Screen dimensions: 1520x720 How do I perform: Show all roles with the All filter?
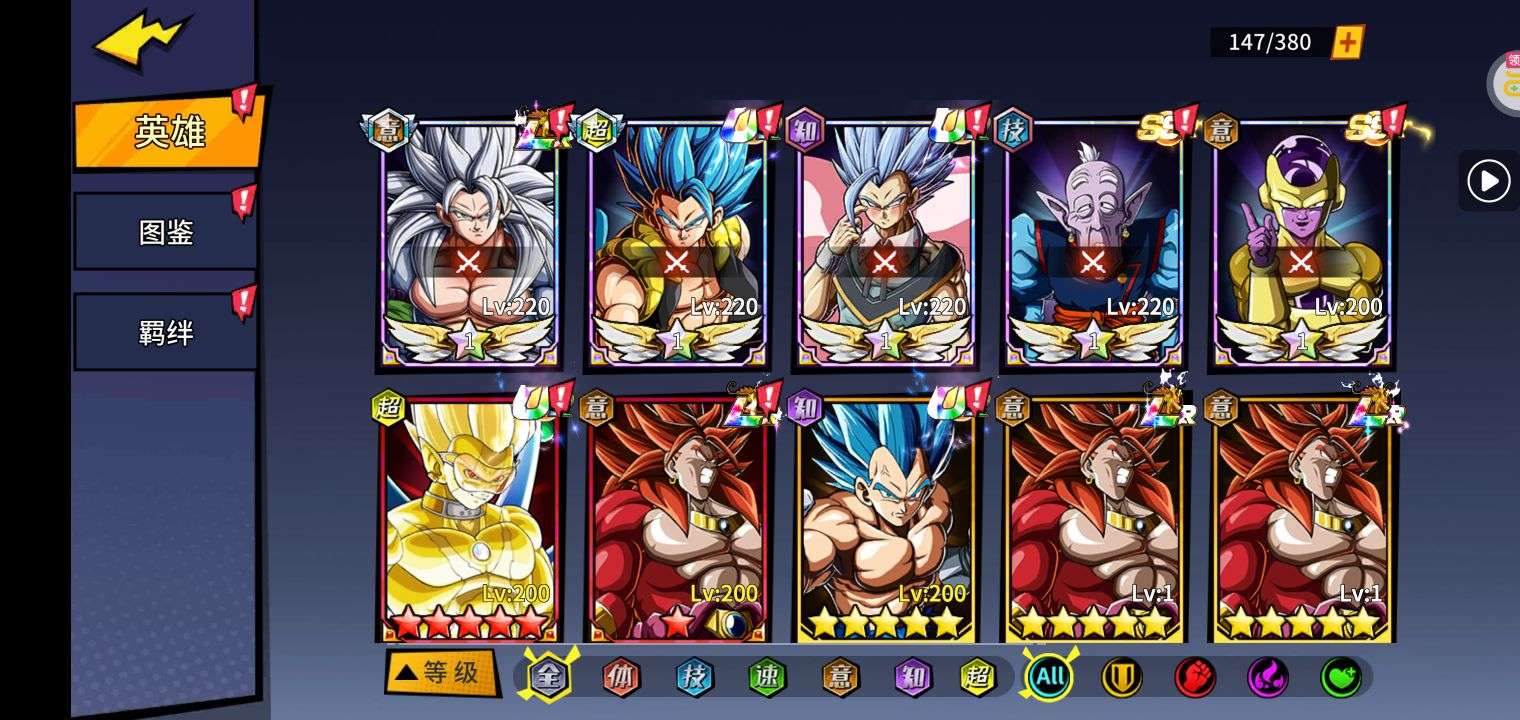pos(1049,677)
